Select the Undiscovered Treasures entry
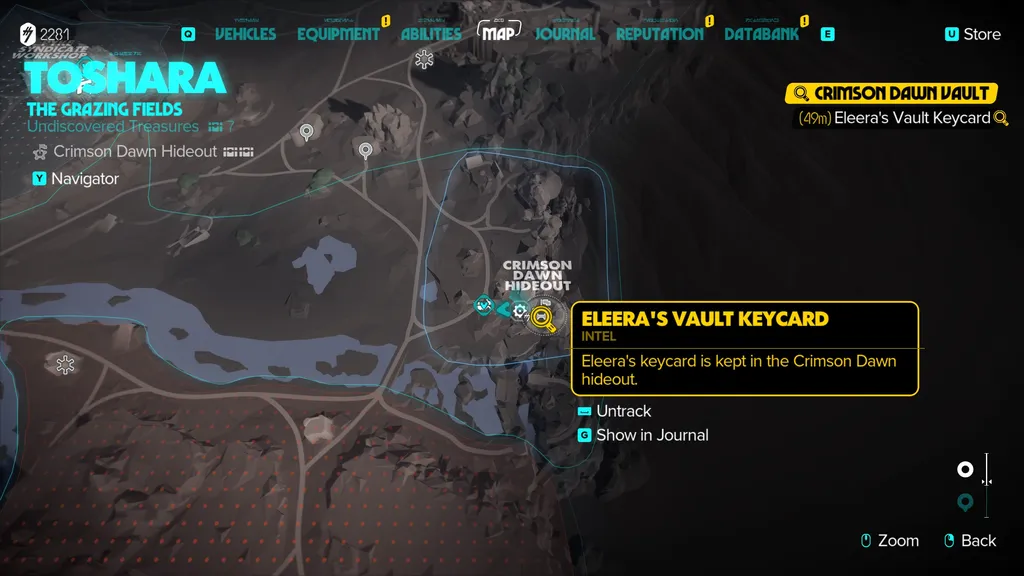This screenshot has width=1024, height=576. [x=113, y=127]
